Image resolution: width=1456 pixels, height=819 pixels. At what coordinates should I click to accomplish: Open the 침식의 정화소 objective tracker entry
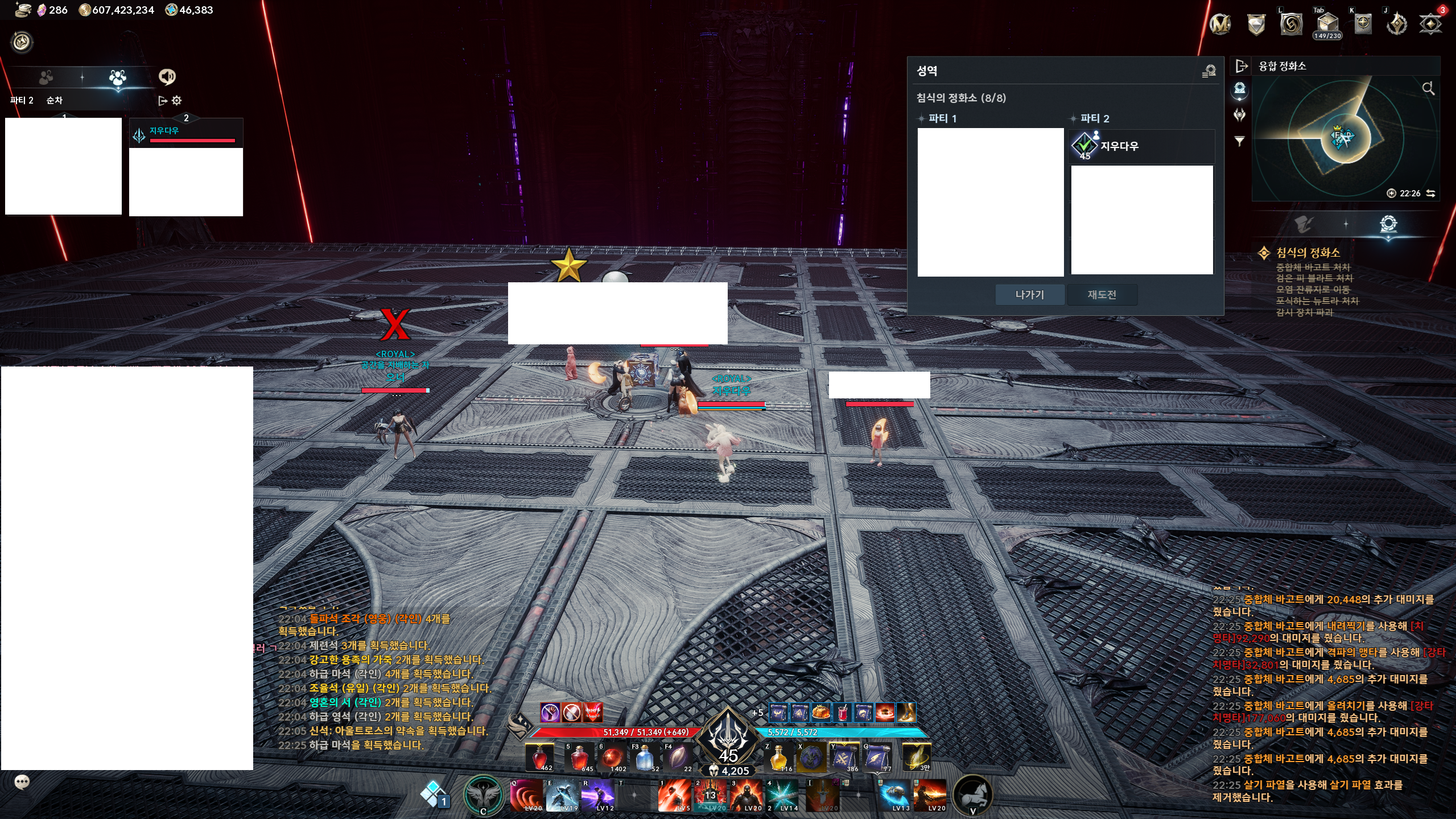coord(1307,253)
